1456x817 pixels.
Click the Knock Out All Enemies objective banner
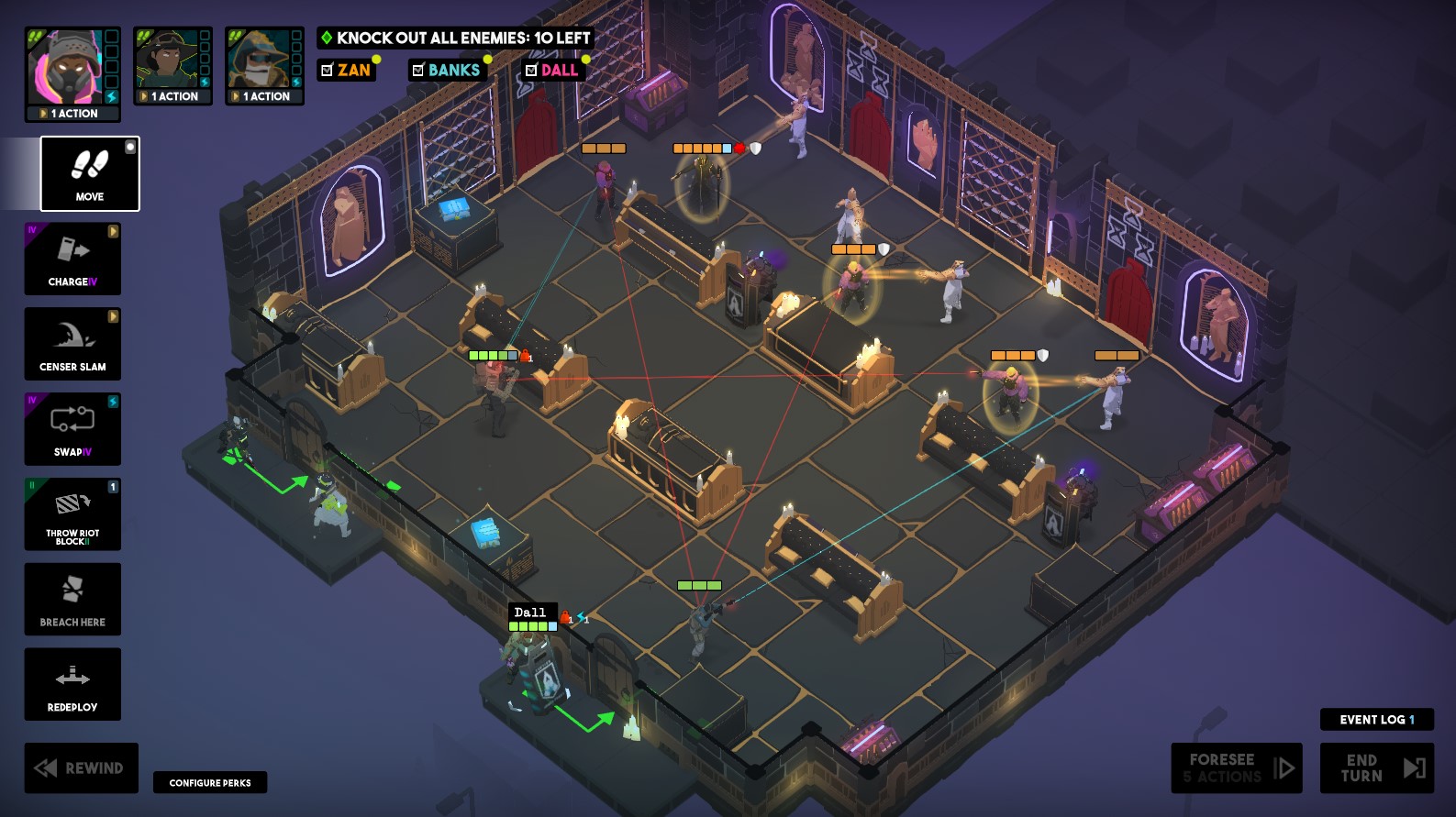(455, 39)
